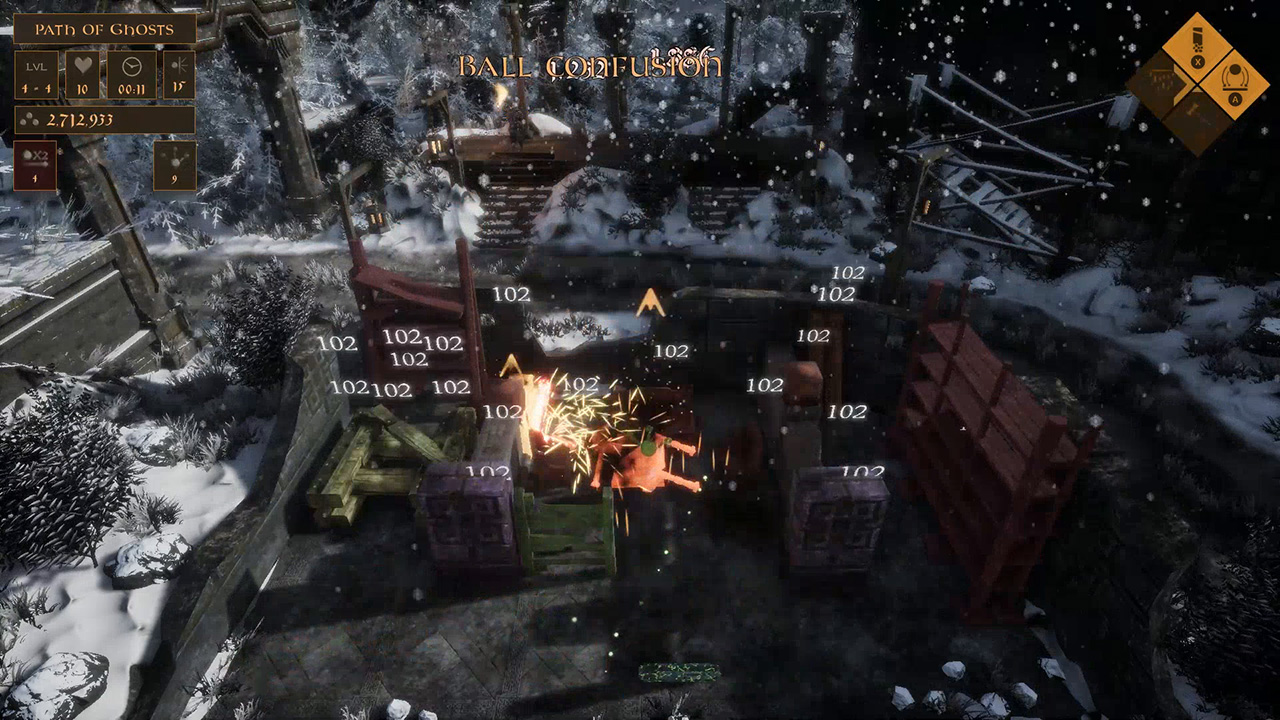Click the 00:11 timer readout

pos(133,88)
